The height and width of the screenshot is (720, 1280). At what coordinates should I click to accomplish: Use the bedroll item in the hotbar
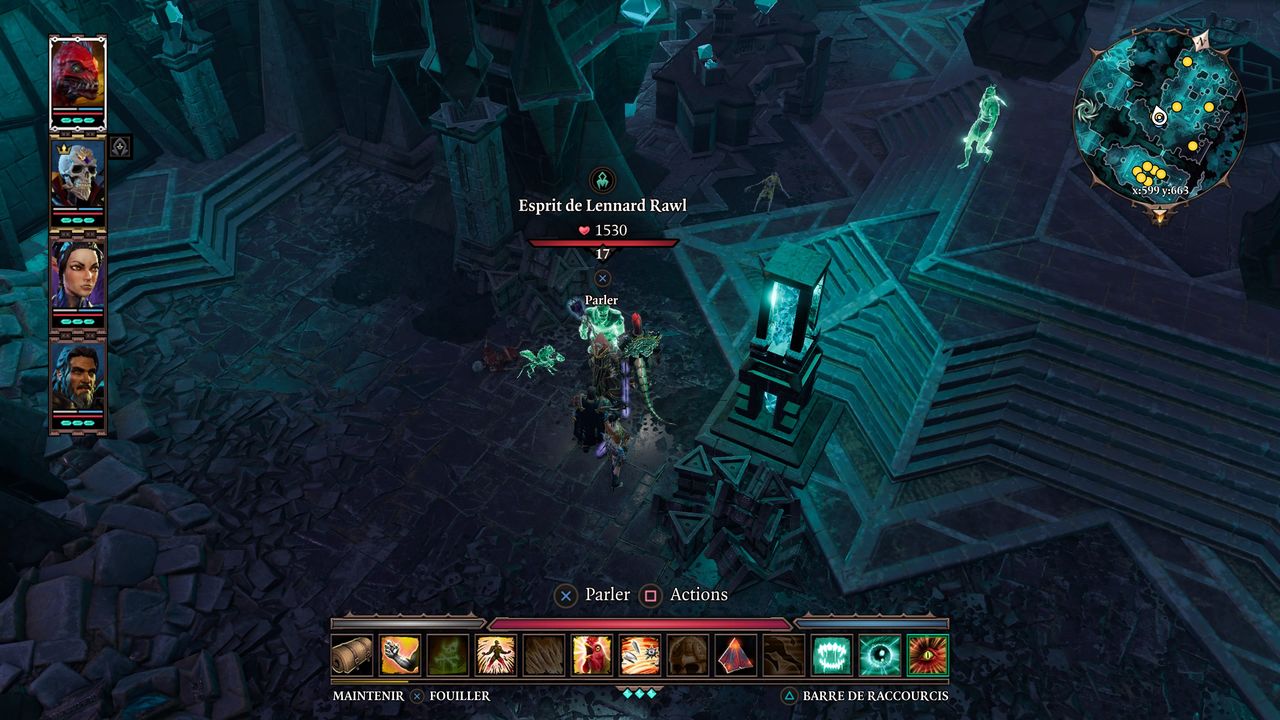352,655
